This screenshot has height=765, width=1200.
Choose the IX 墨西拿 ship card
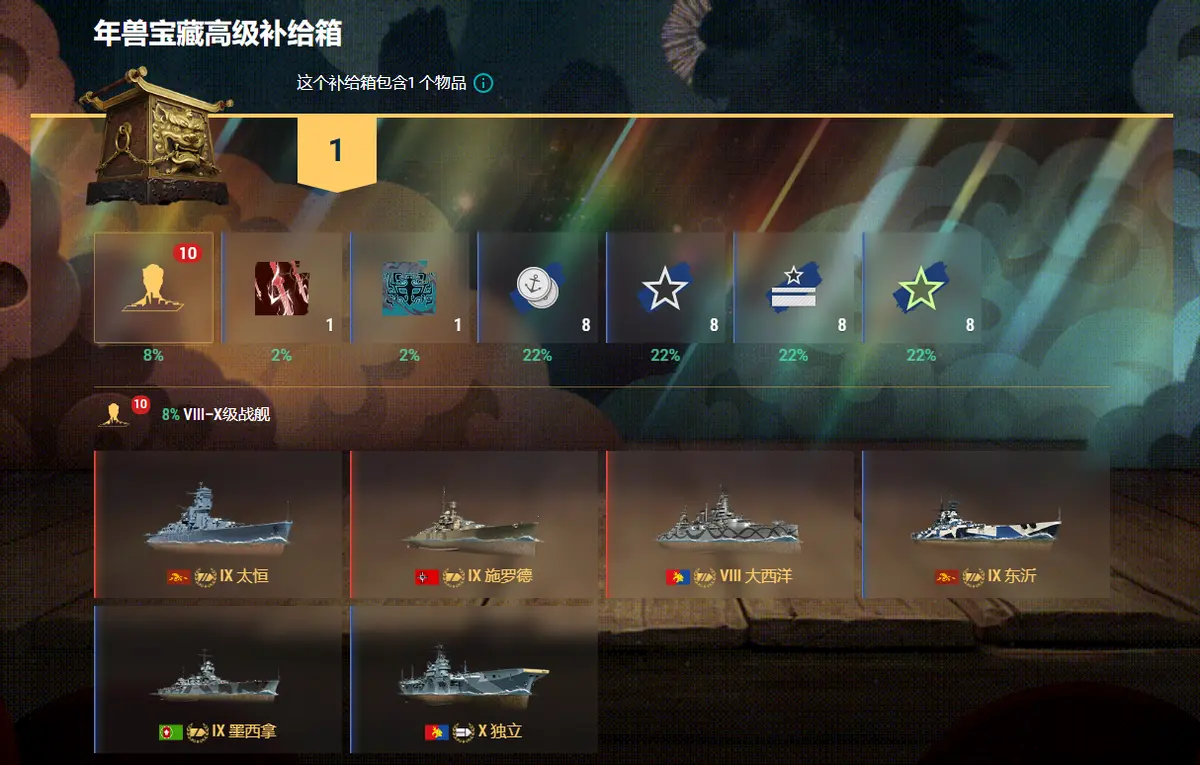219,680
